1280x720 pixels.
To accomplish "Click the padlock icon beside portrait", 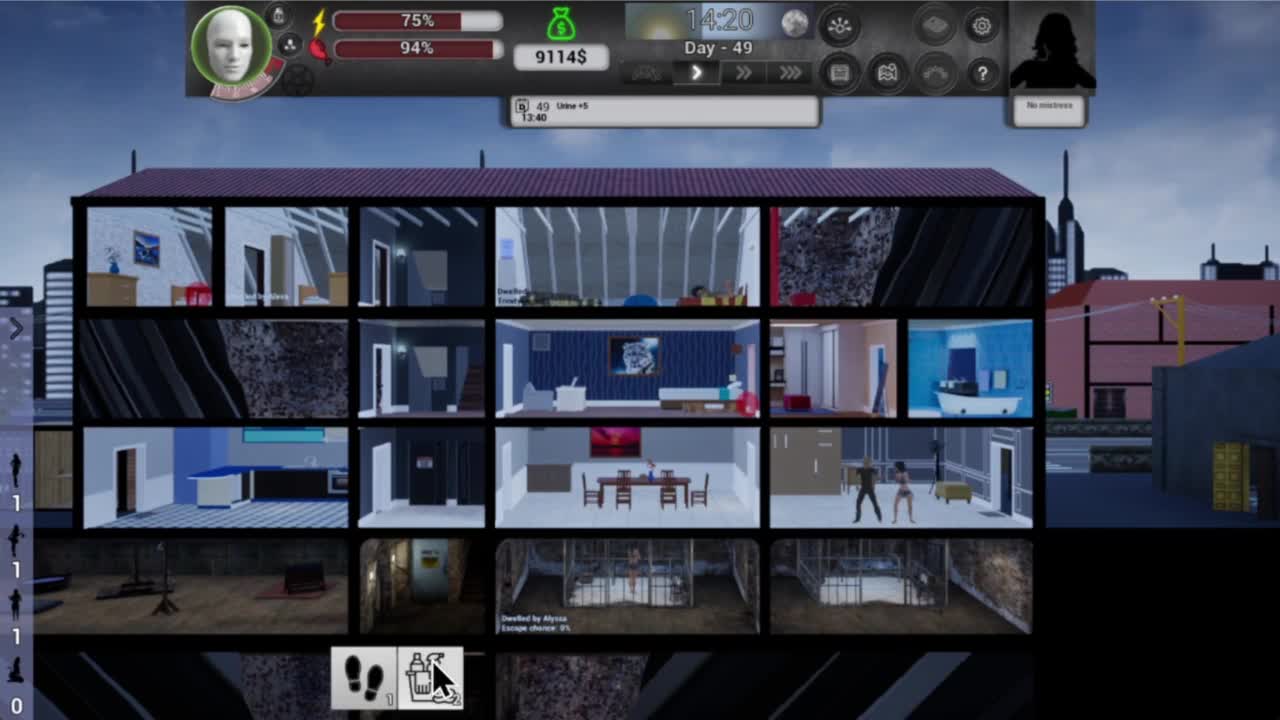I will tap(279, 15).
